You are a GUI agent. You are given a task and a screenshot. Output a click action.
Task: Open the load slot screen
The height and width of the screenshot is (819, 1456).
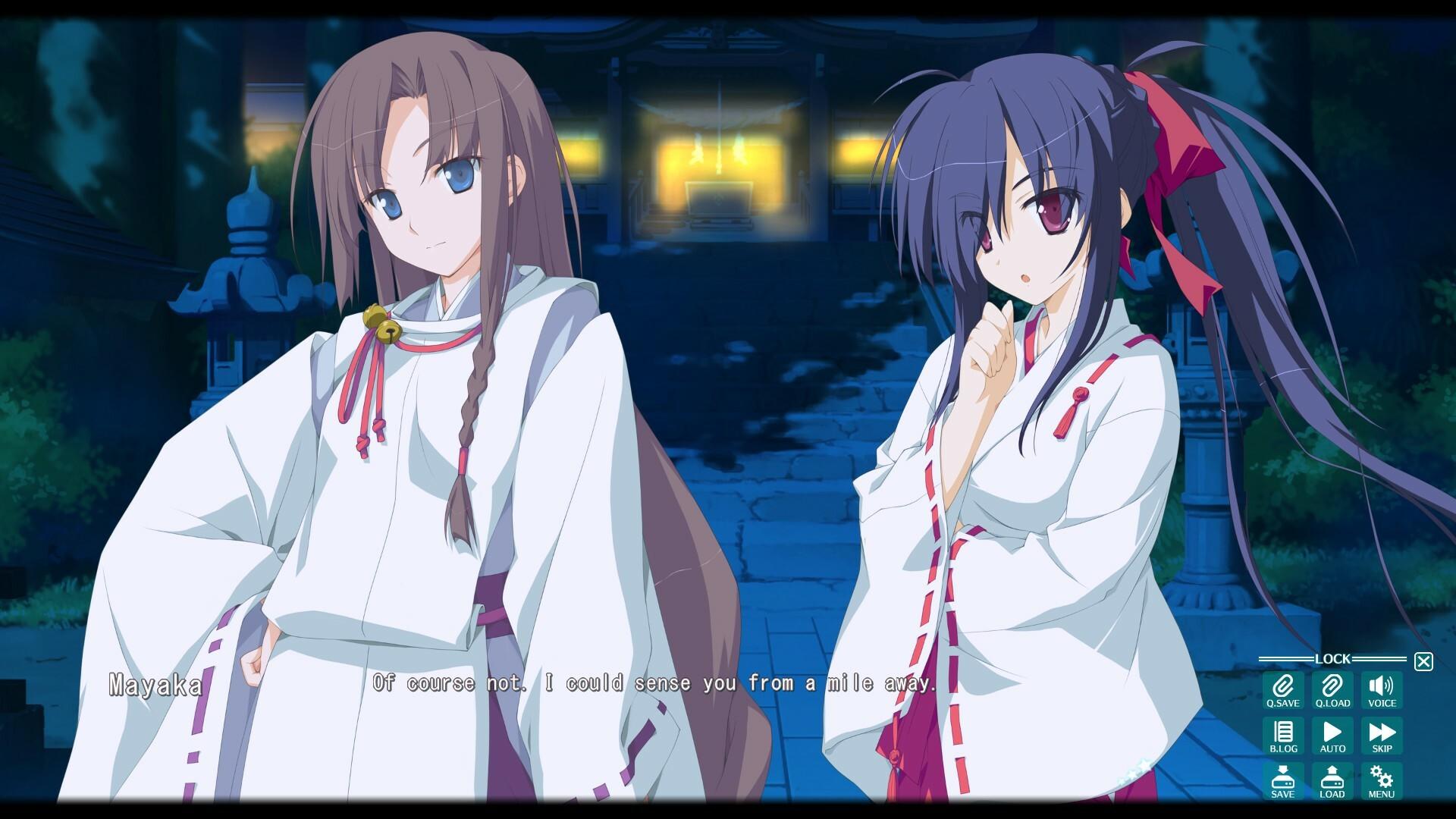(x=1333, y=781)
